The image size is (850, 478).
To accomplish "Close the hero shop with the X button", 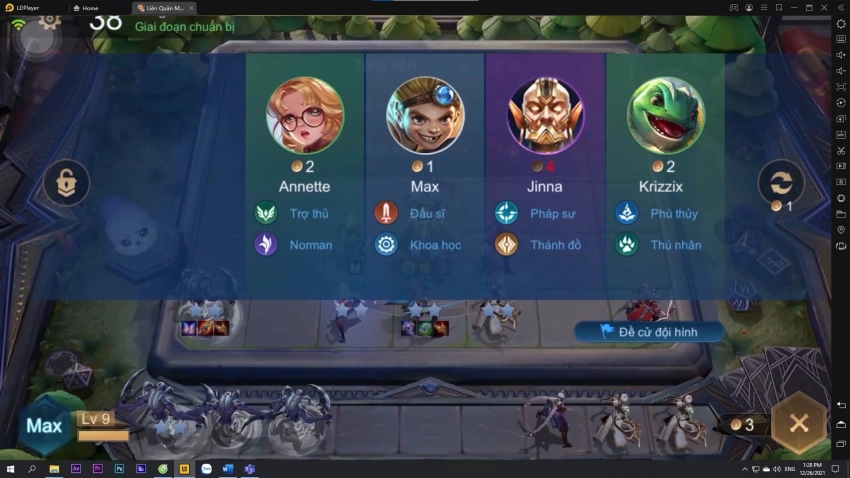I will click(798, 423).
